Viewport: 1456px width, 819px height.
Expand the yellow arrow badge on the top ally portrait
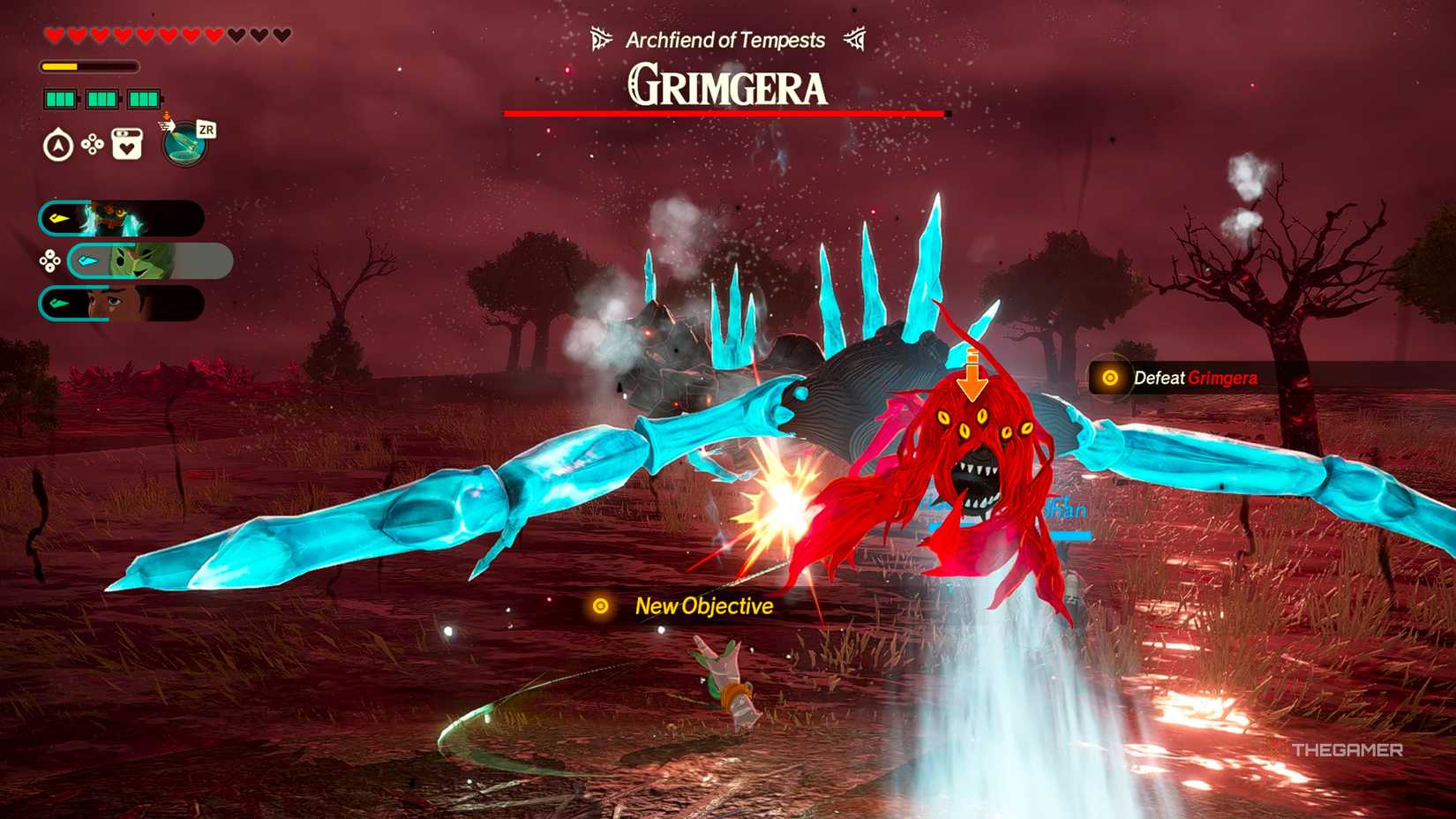tap(58, 218)
